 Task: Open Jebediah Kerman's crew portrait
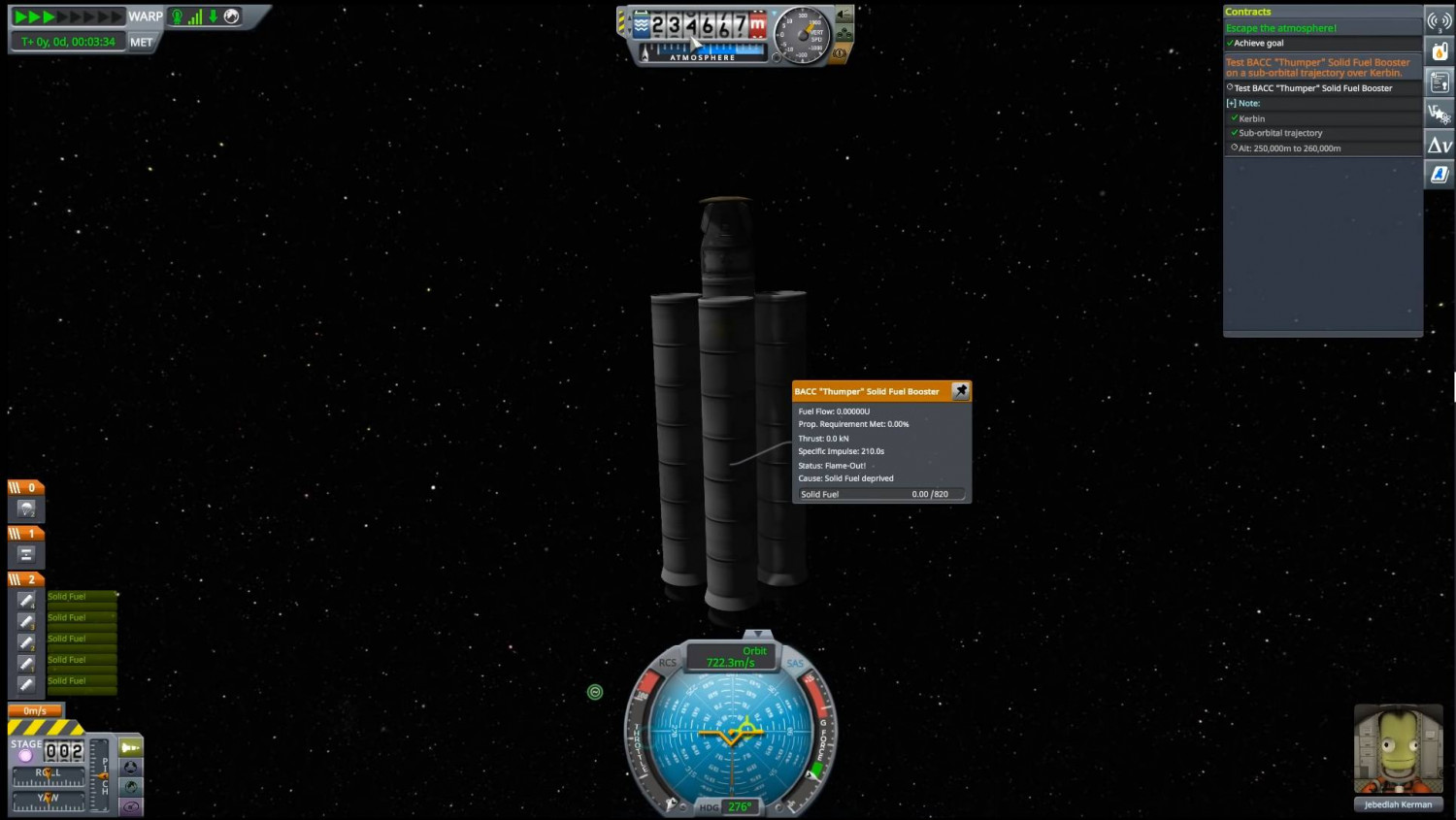click(1398, 750)
